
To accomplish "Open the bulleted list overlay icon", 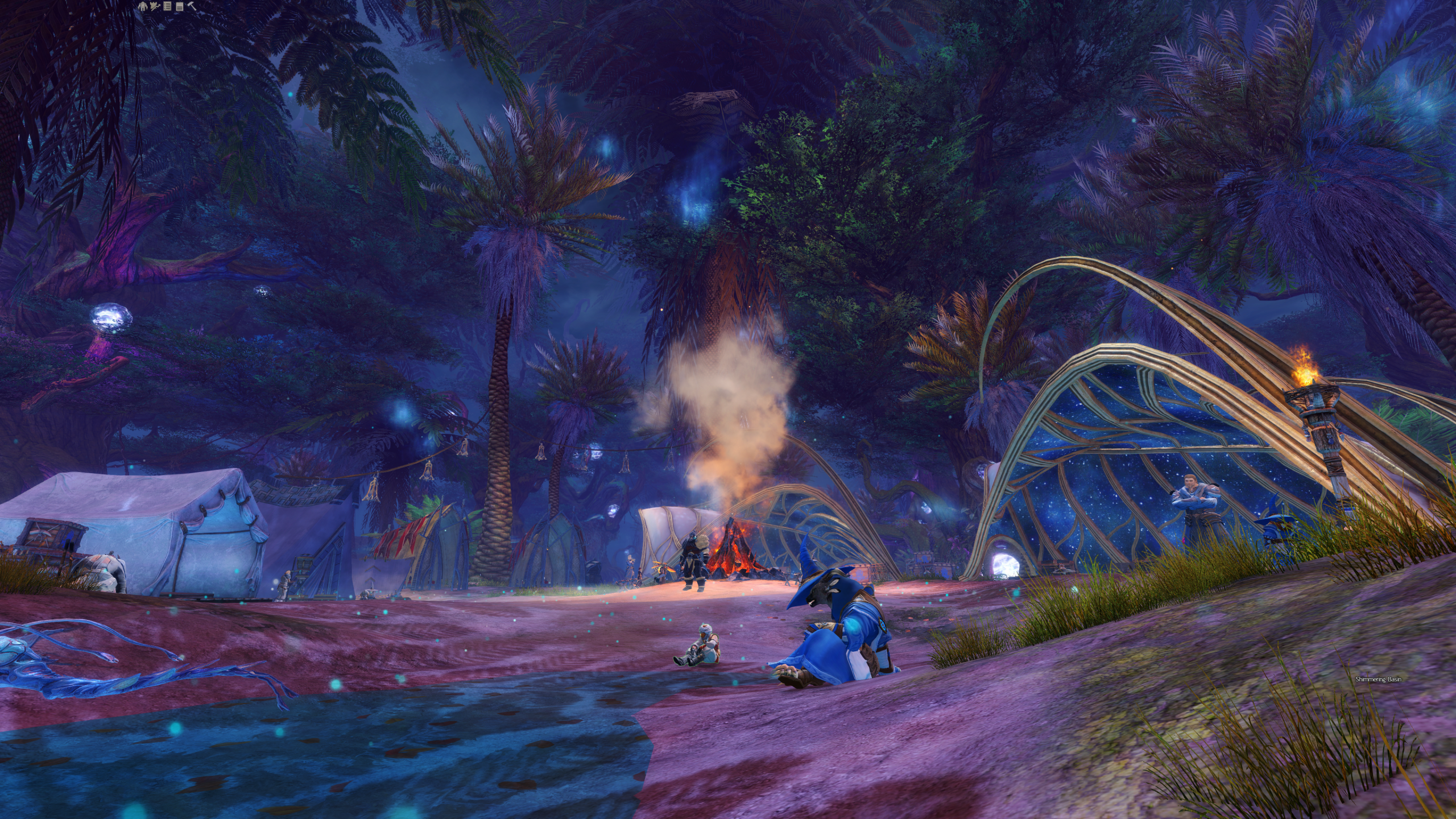I will point(167,6).
